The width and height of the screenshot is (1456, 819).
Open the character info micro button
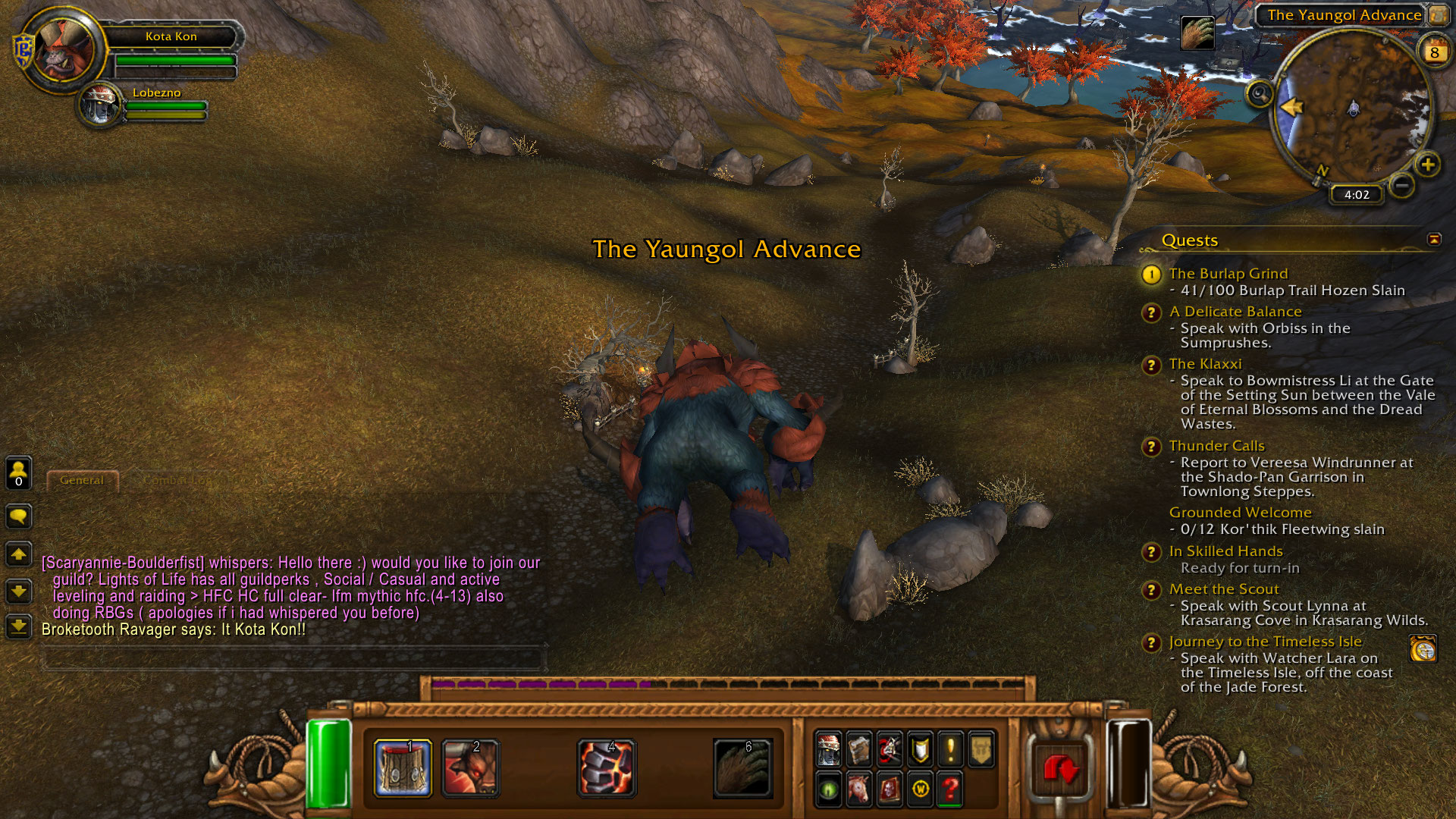(x=829, y=749)
